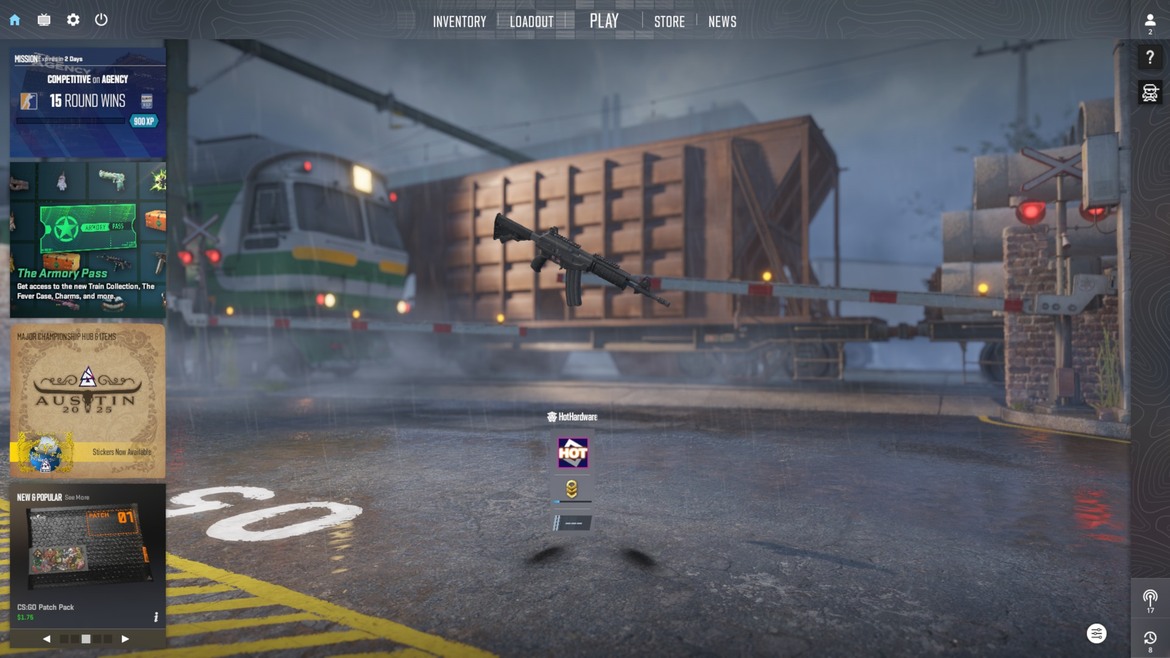Switch to the Inventory tab
Viewport: 1170px width, 658px height.
point(459,22)
